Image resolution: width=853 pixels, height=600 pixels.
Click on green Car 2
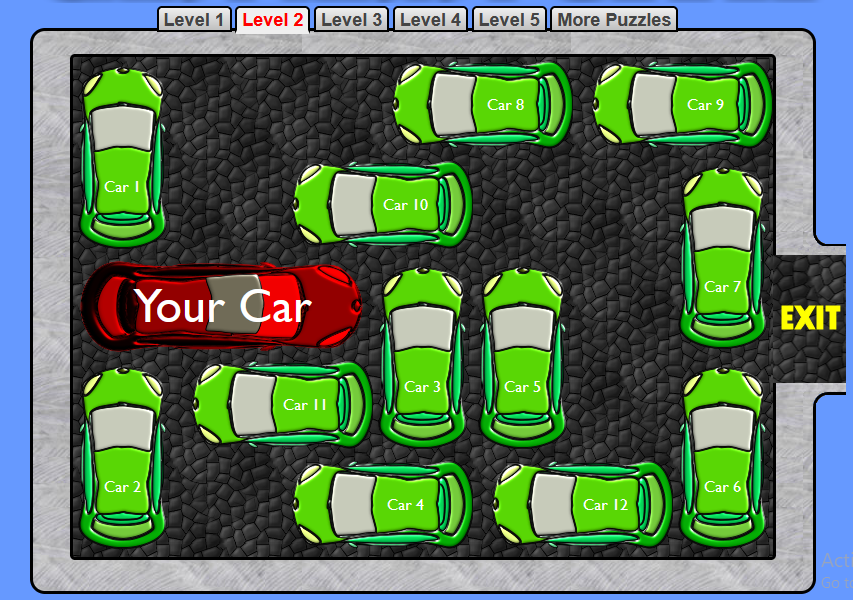click(x=122, y=457)
